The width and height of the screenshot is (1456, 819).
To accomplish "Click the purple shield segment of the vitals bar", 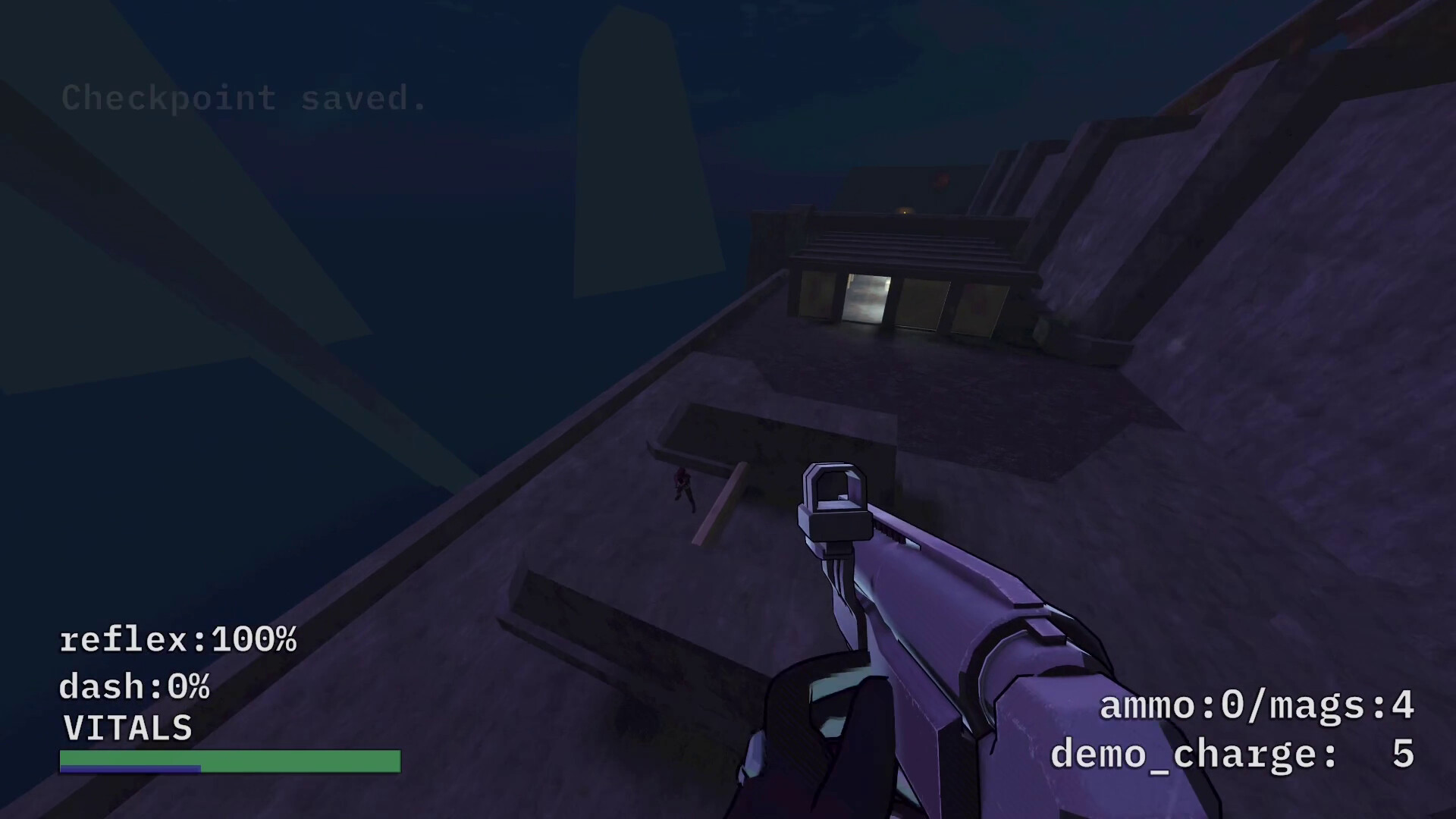I will point(129,769).
